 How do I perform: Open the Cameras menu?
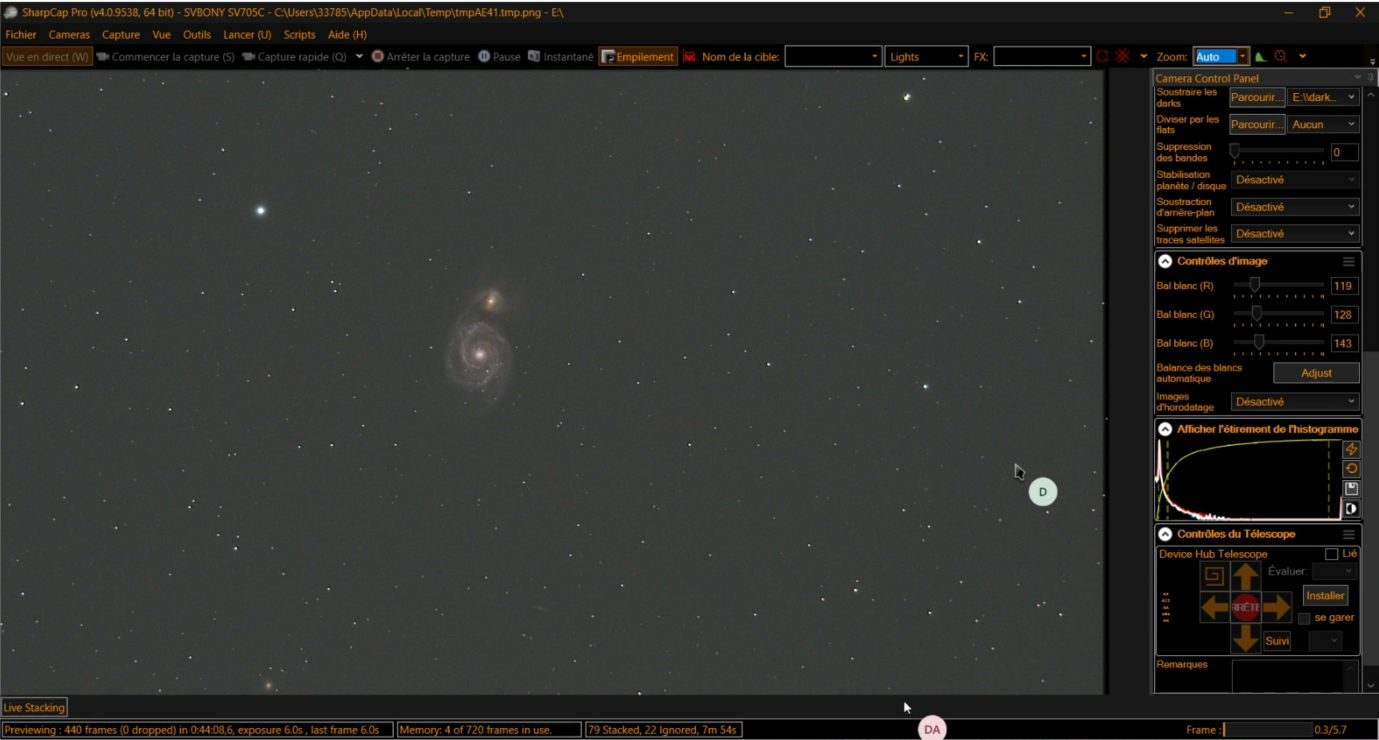tap(69, 35)
